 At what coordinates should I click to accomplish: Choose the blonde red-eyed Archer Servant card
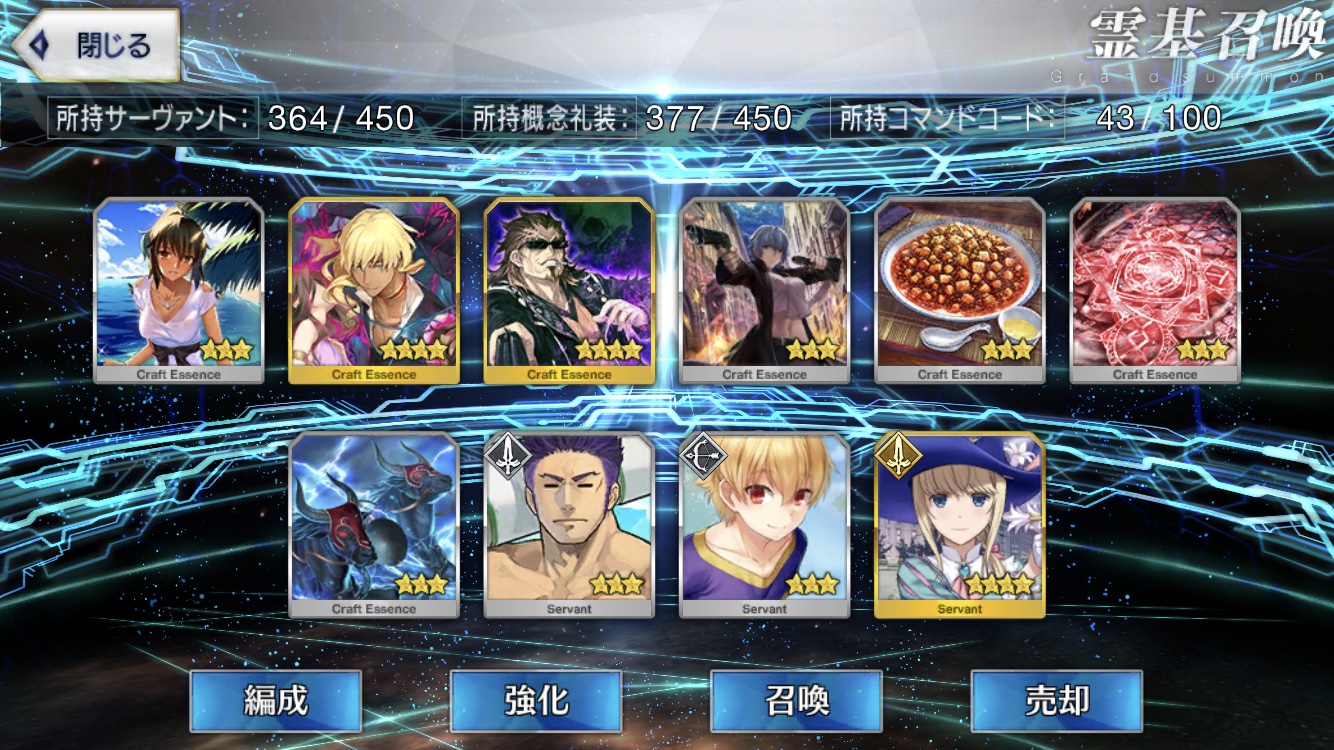tap(764, 524)
